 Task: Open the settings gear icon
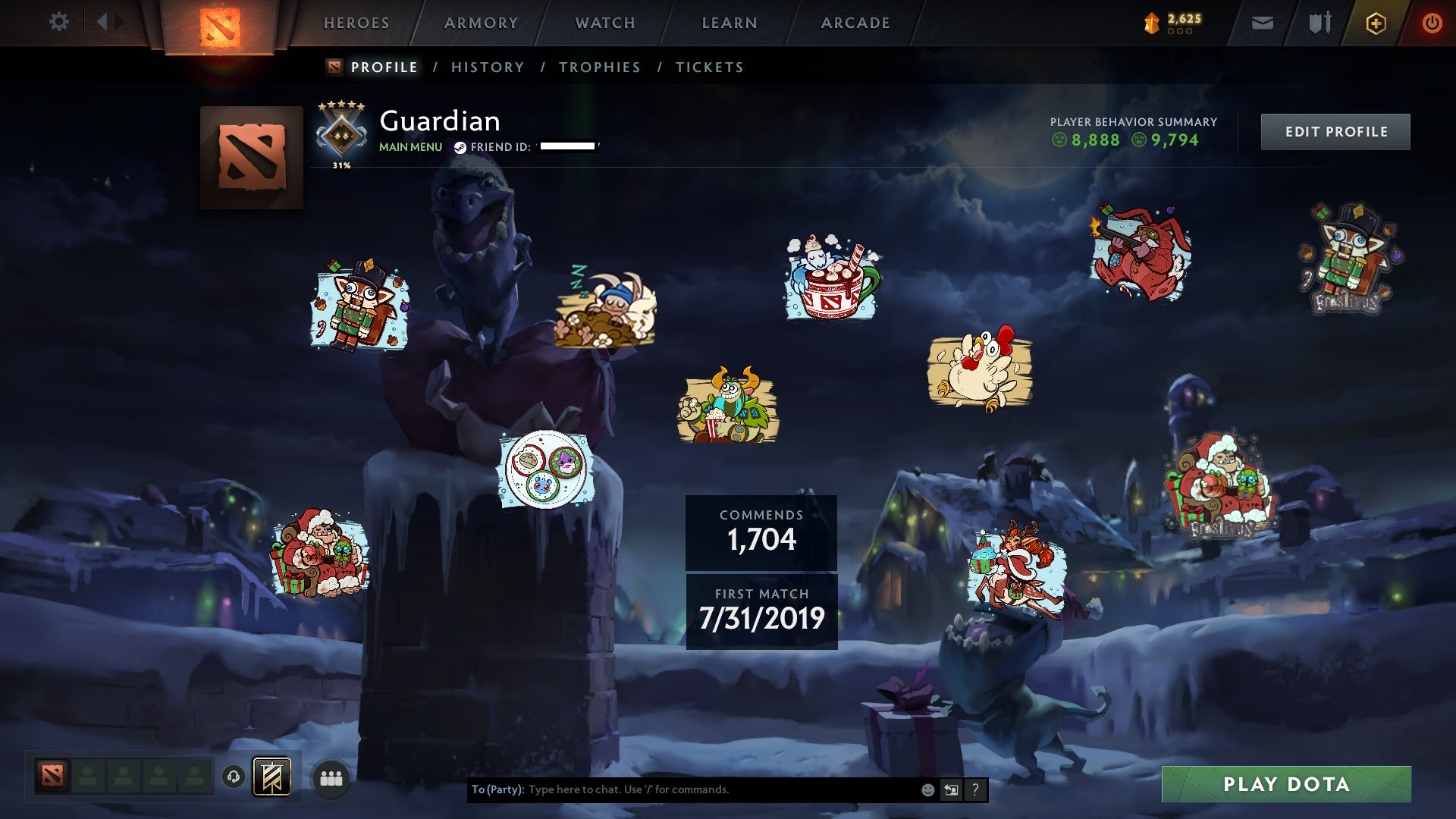point(59,21)
